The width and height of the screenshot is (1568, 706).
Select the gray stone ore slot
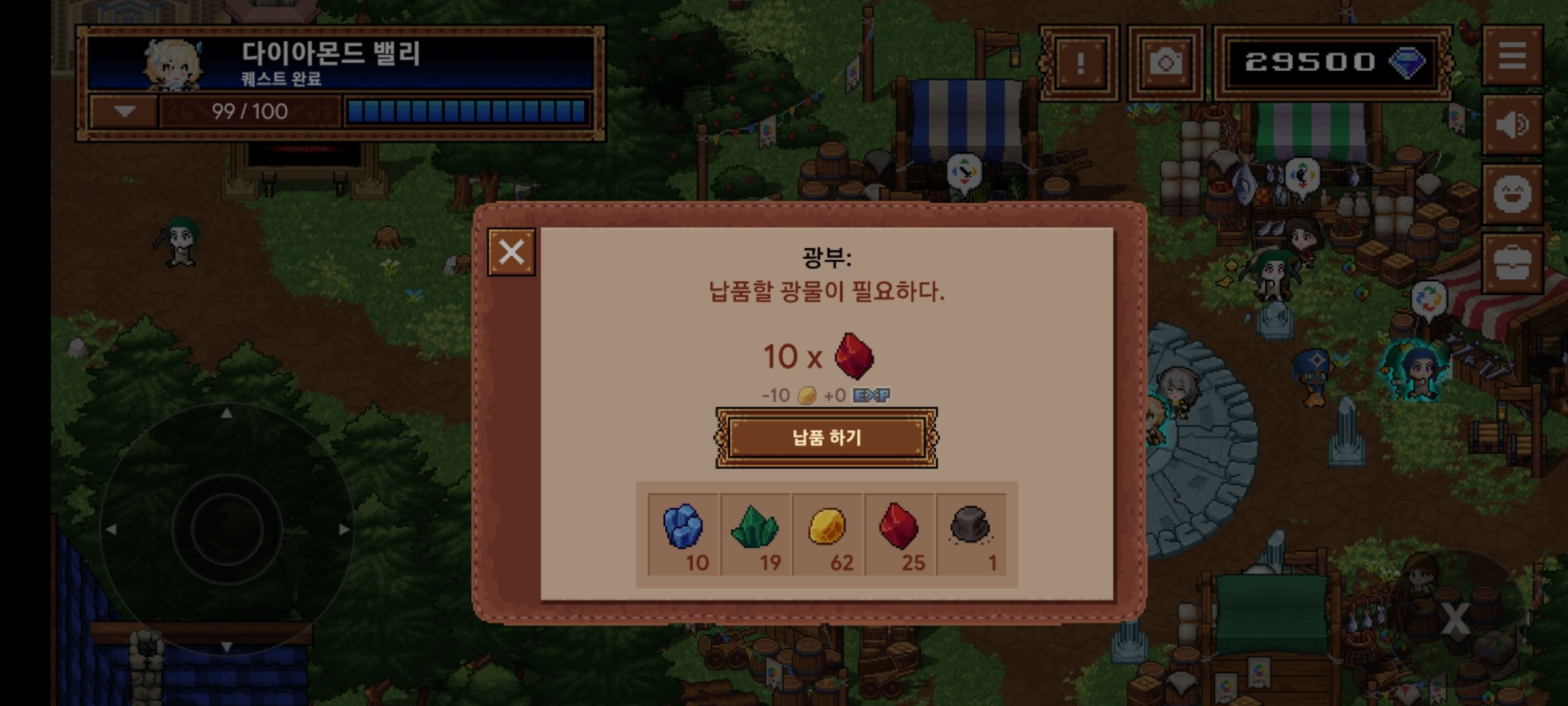(972, 534)
